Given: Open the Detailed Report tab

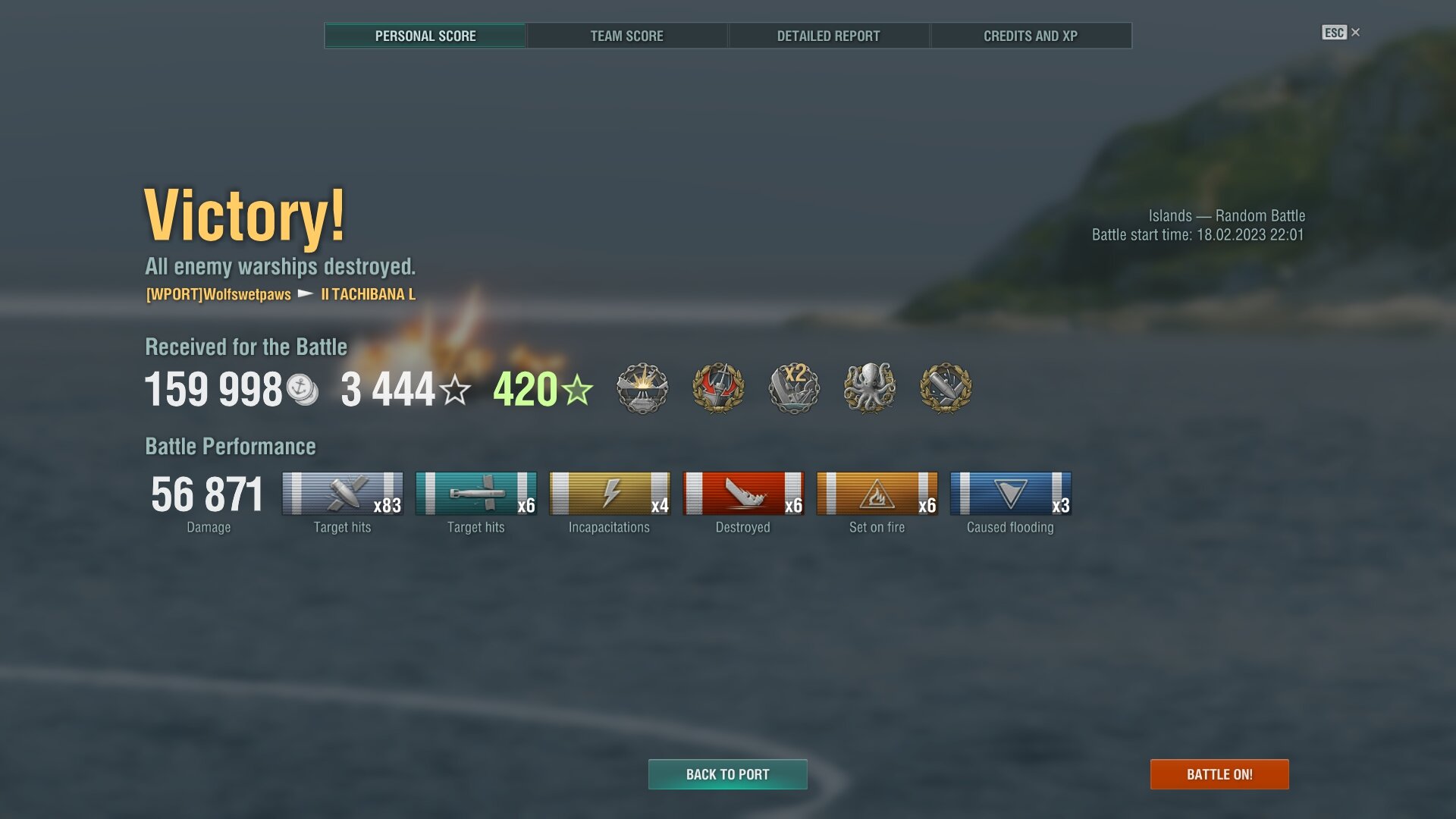Looking at the screenshot, I should click(x=828, y=36).
